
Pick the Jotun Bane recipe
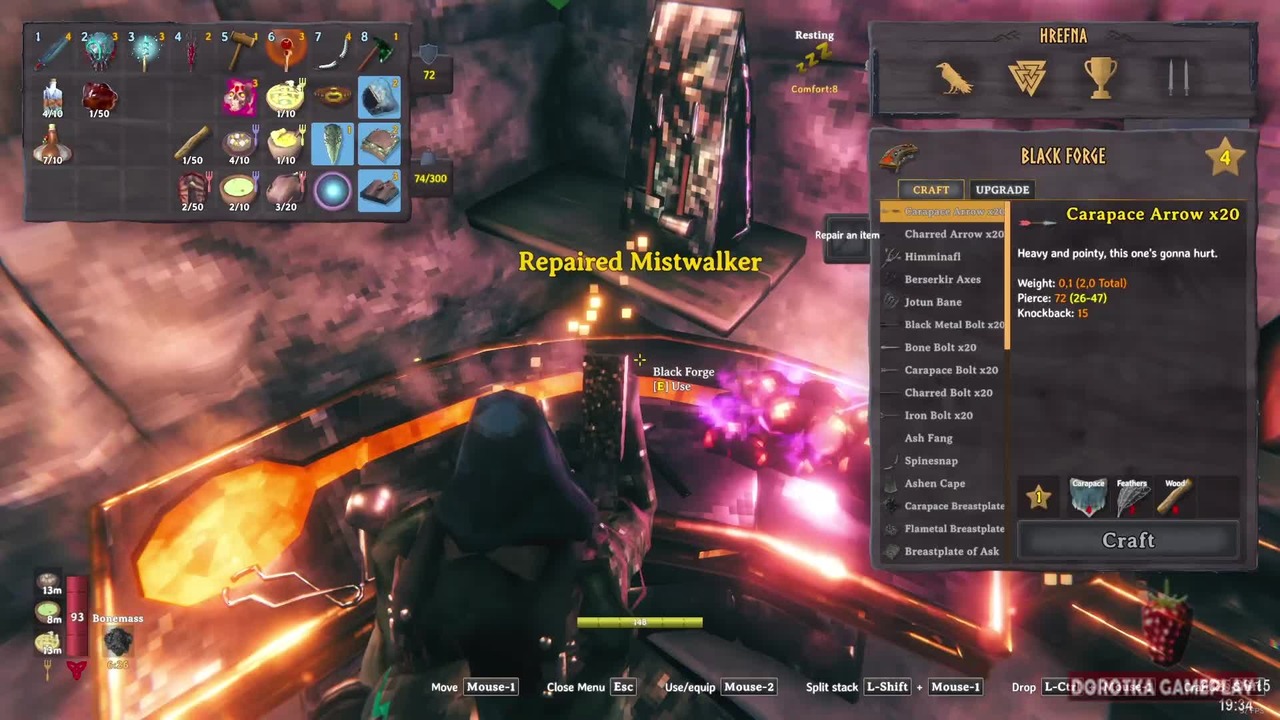point(933,302)
